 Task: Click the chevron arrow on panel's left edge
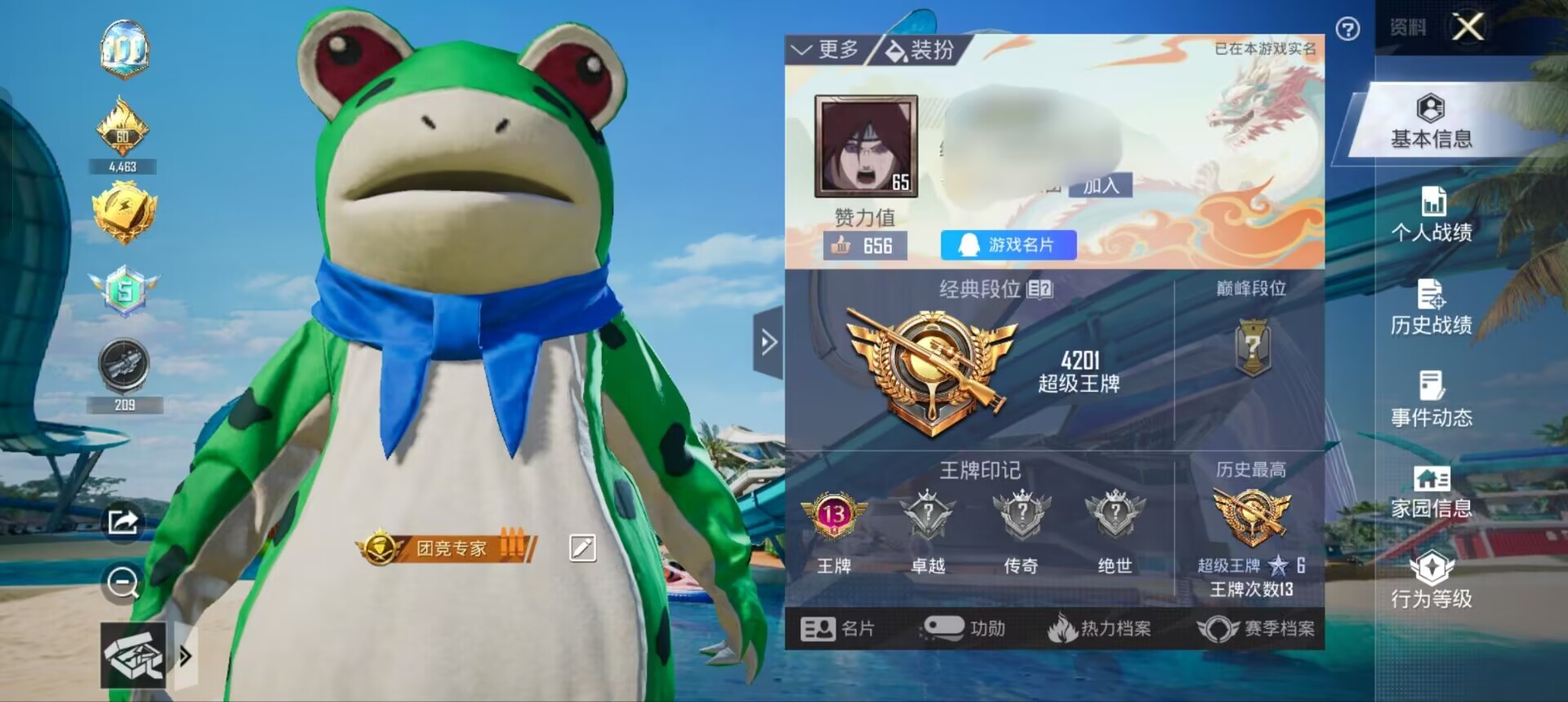pyautogui.click(x=768, y=343)
